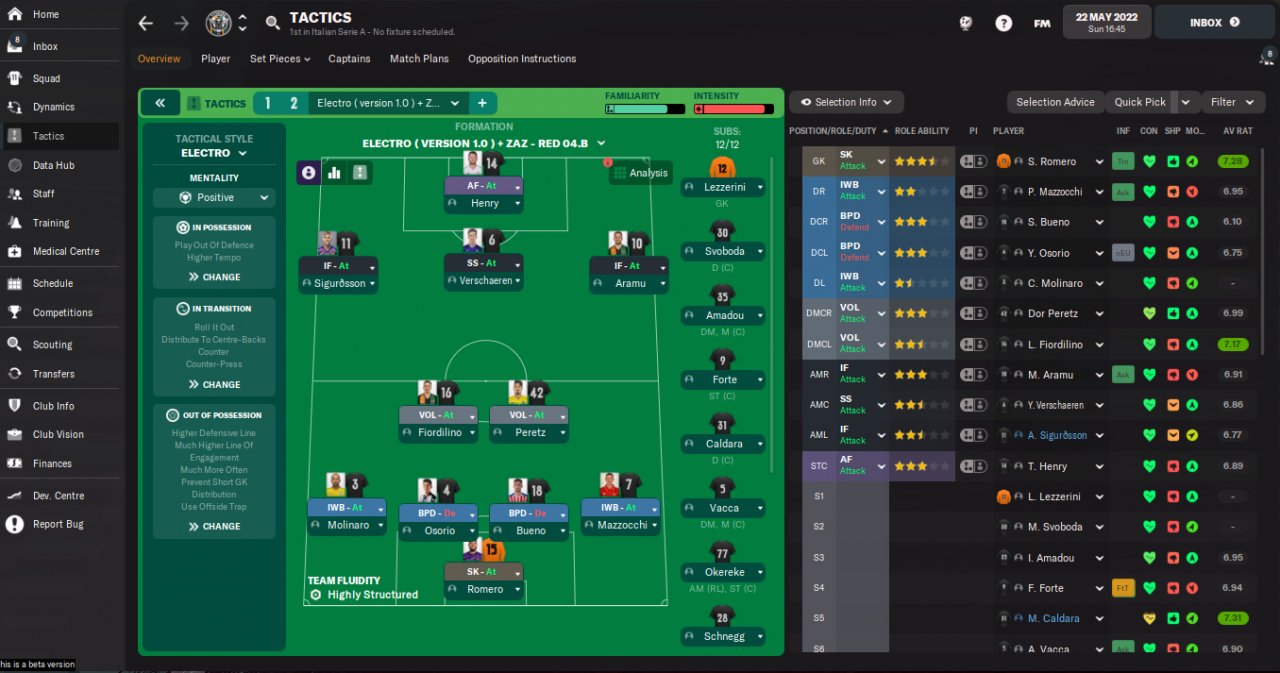
Task: Switch to the Set Pieces tab
Action: 279,59
